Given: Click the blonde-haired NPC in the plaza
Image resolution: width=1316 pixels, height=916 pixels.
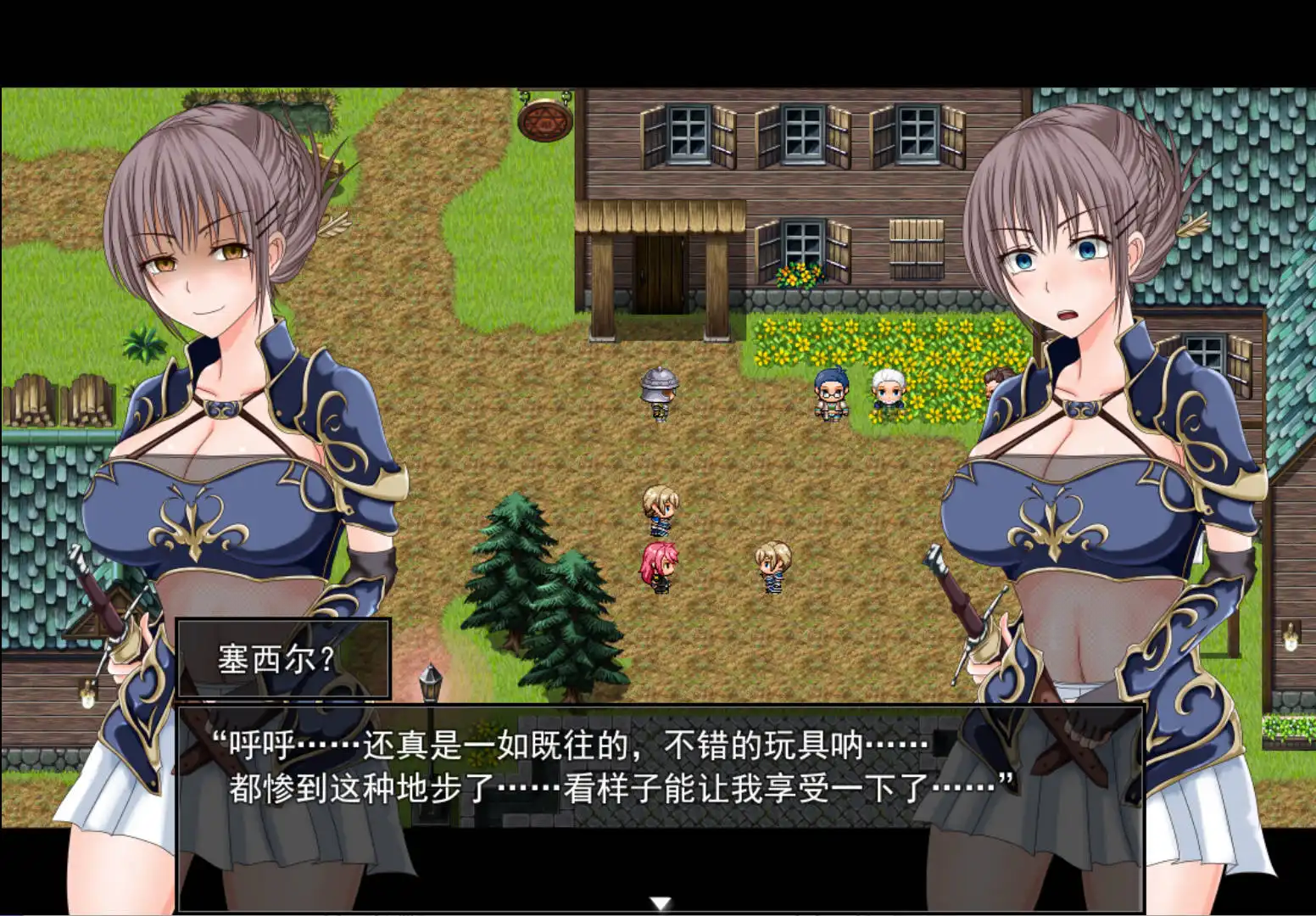Looking at the screenshot, I should point(661,509).
